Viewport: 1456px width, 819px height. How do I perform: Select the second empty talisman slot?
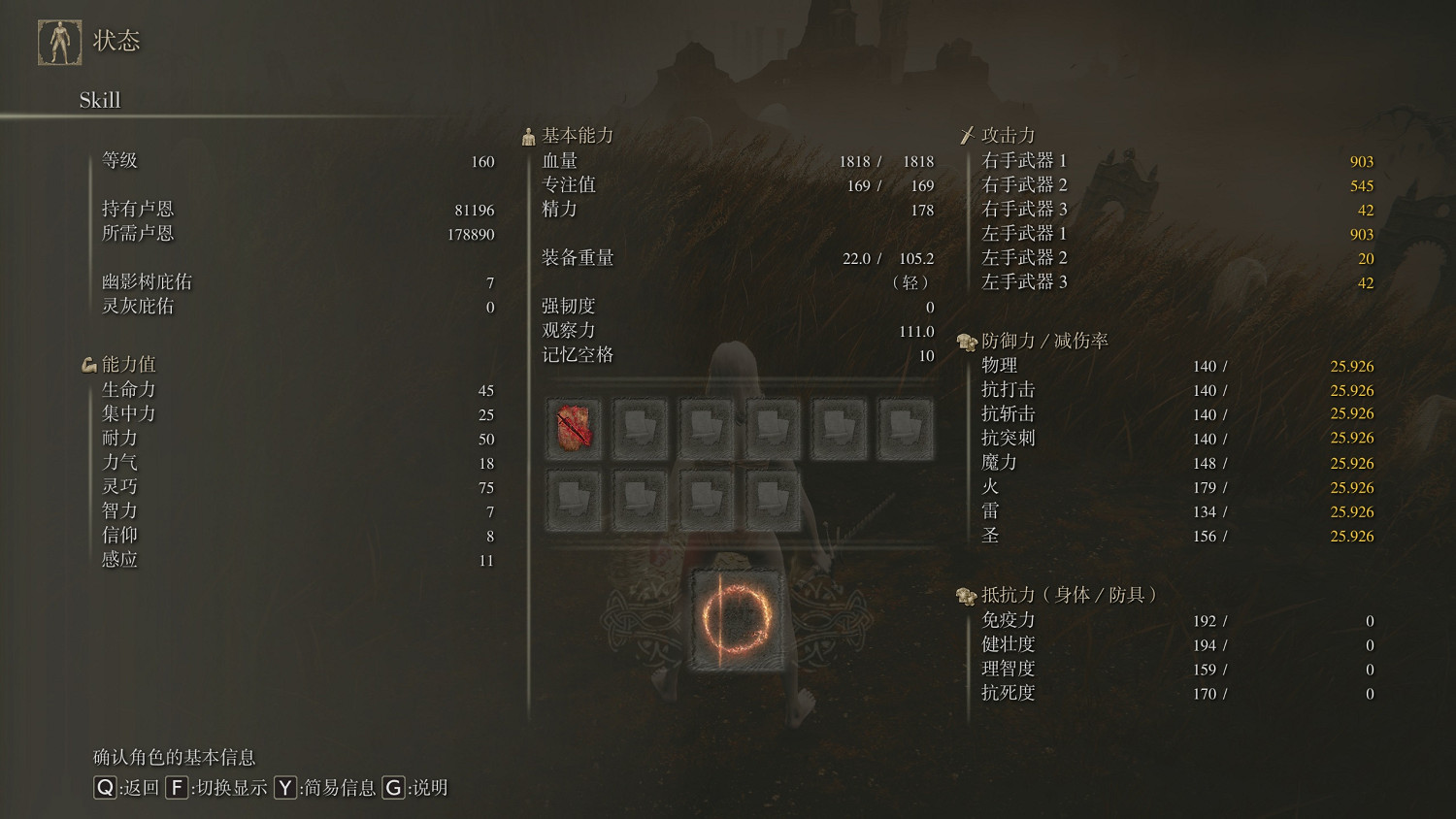[x=640, y=427]
